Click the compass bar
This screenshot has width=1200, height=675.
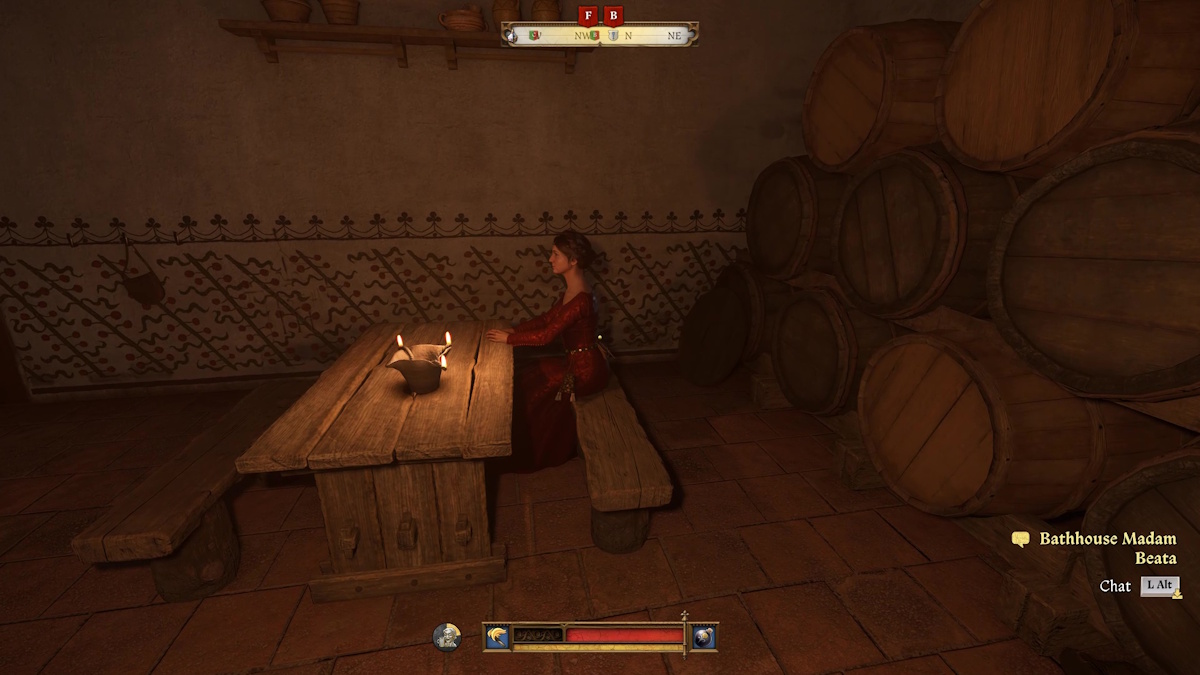(600, 35)
